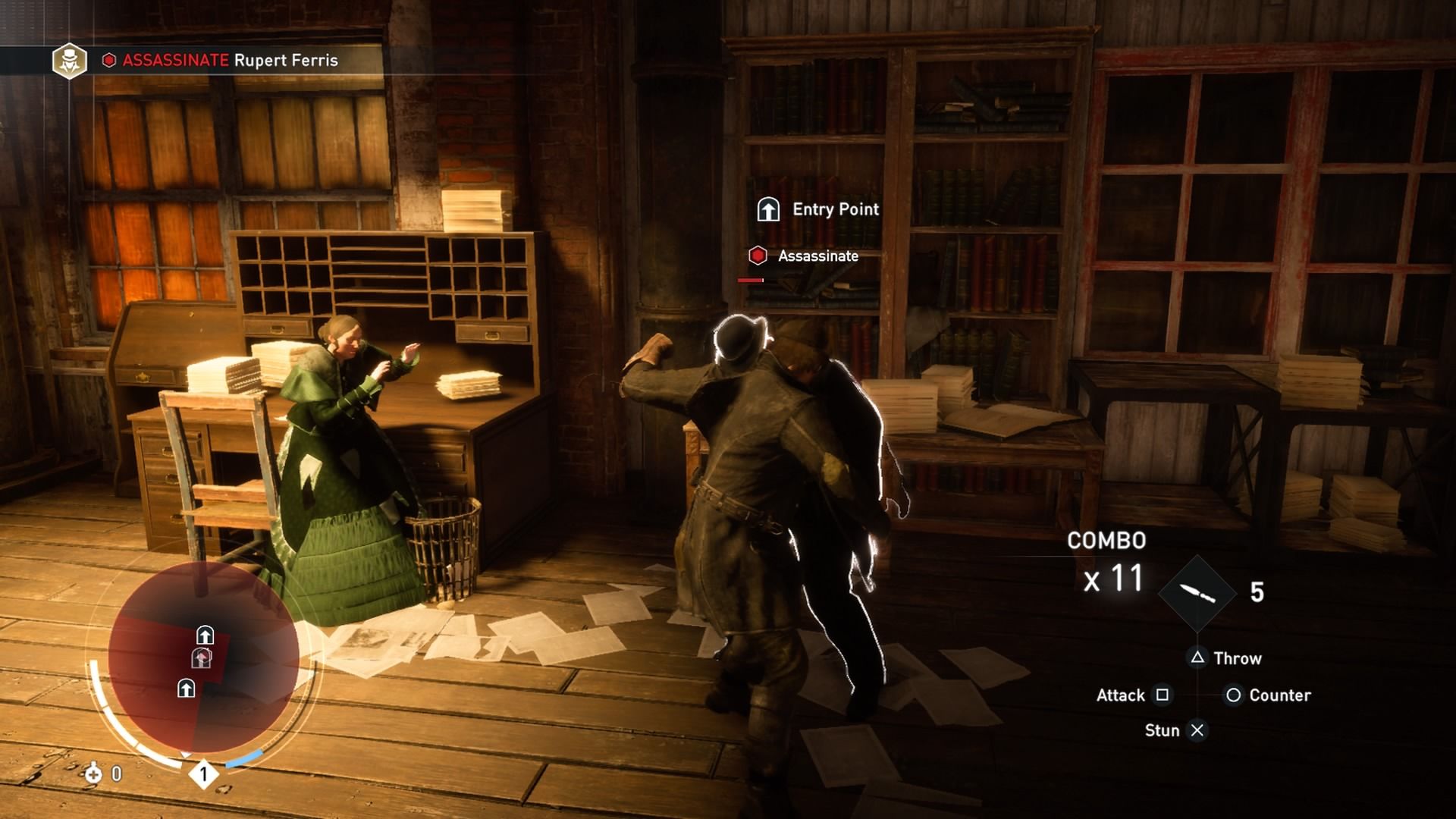Select the throwing knife tool icon
The image size is (1456, 819).
coord(1197,593)
